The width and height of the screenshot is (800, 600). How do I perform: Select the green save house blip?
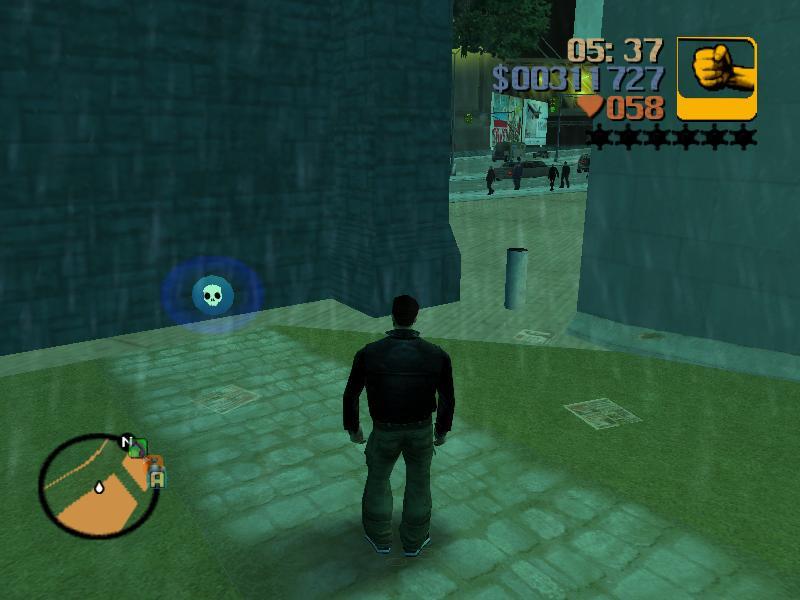(x=138, y=449)
